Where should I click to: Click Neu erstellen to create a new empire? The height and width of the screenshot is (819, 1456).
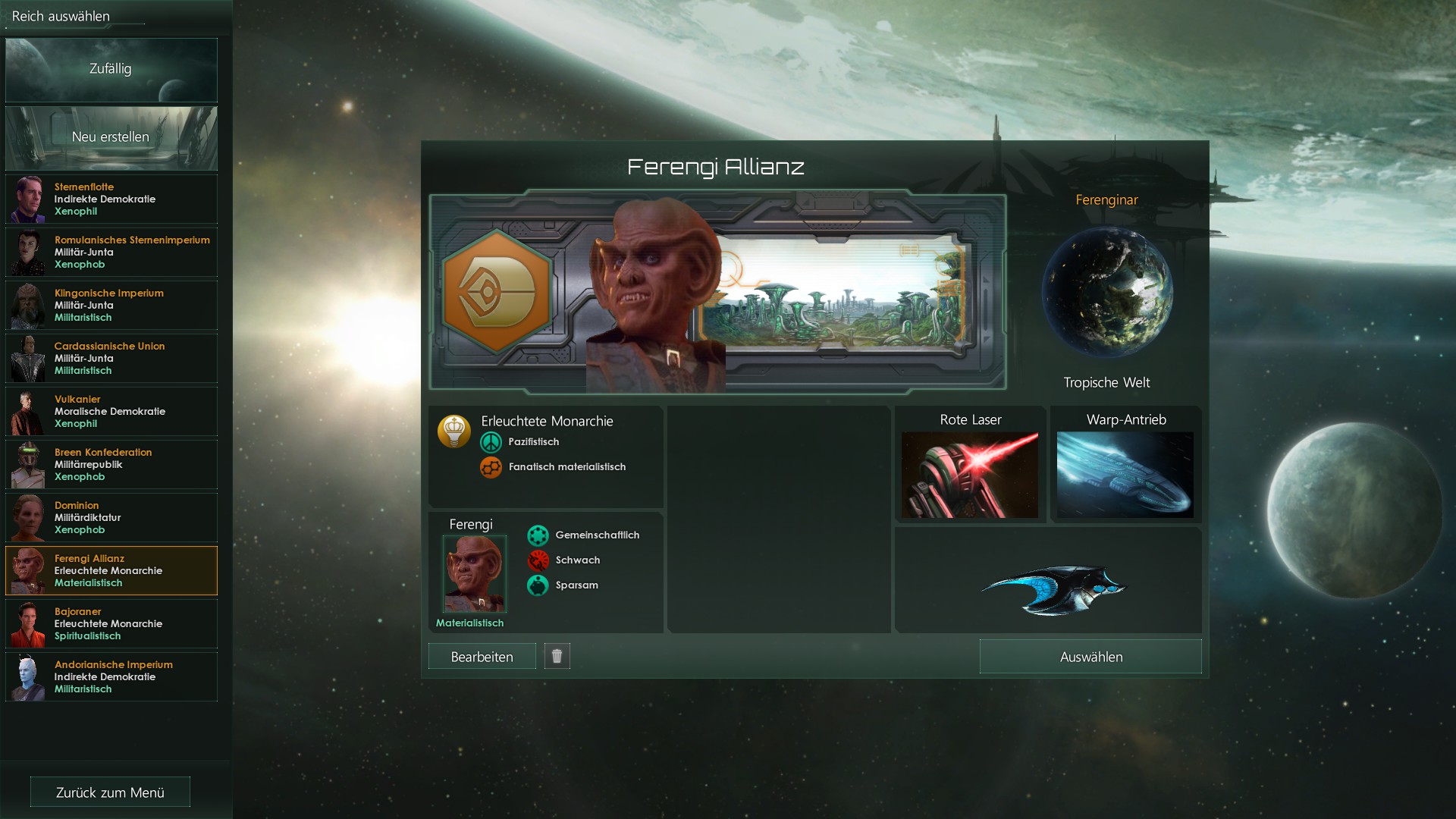click(111, 137)
